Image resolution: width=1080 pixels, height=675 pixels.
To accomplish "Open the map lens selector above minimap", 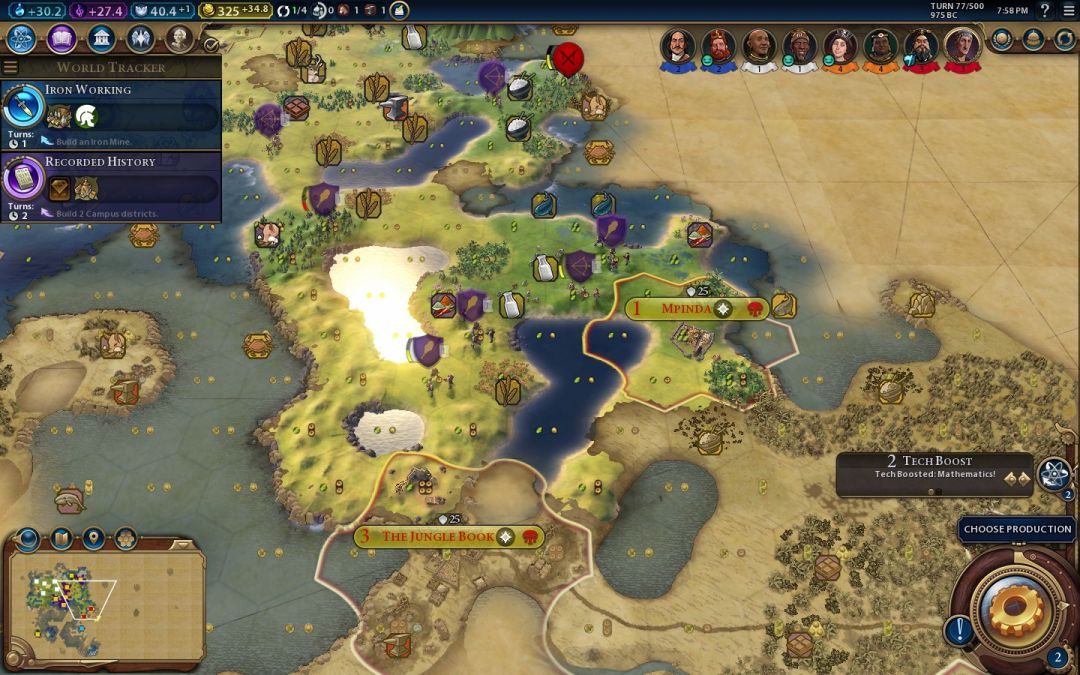I will click(61, 540).
